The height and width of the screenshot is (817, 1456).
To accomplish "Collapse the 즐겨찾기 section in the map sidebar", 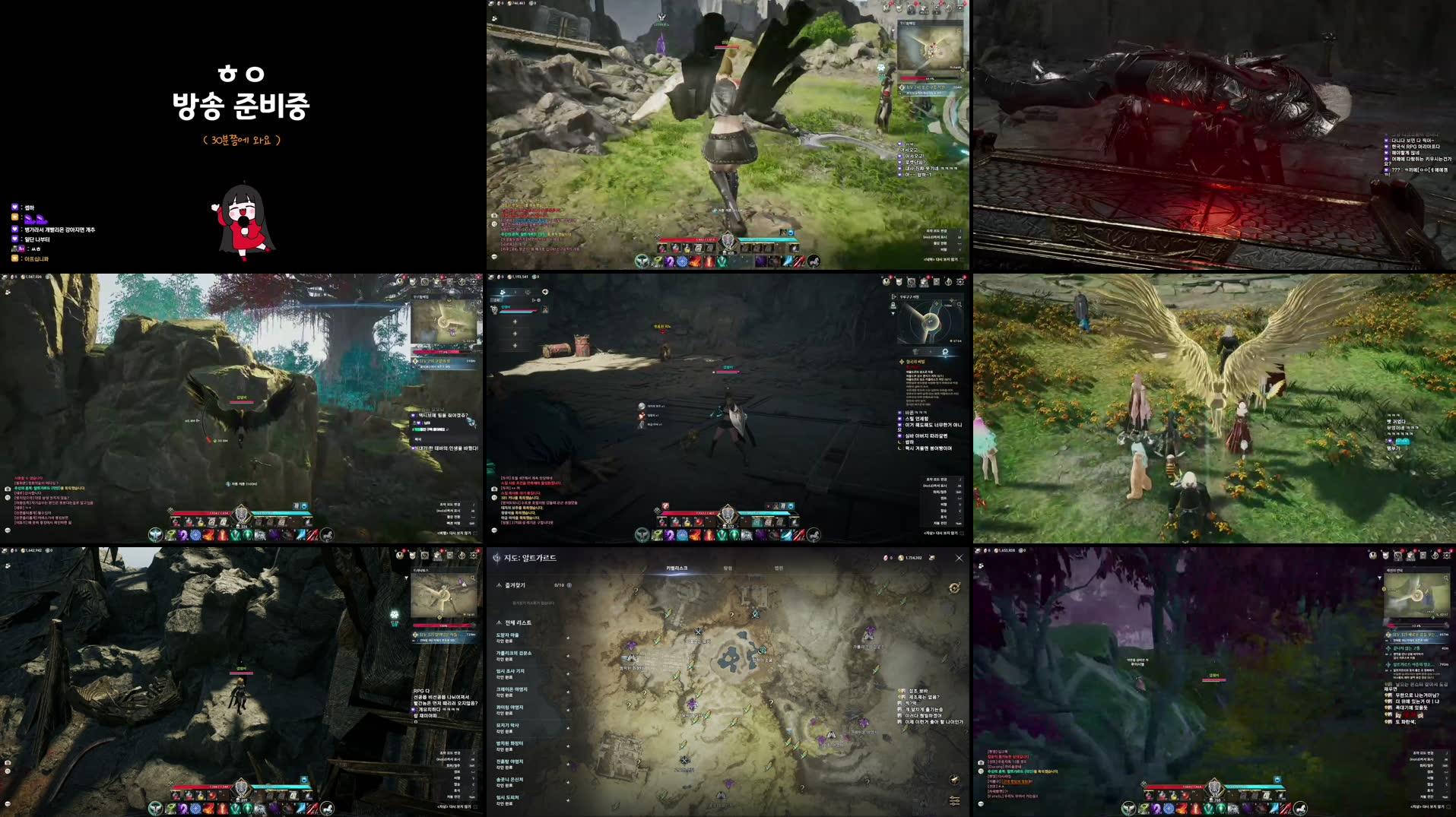I will [x=499, y=584].
